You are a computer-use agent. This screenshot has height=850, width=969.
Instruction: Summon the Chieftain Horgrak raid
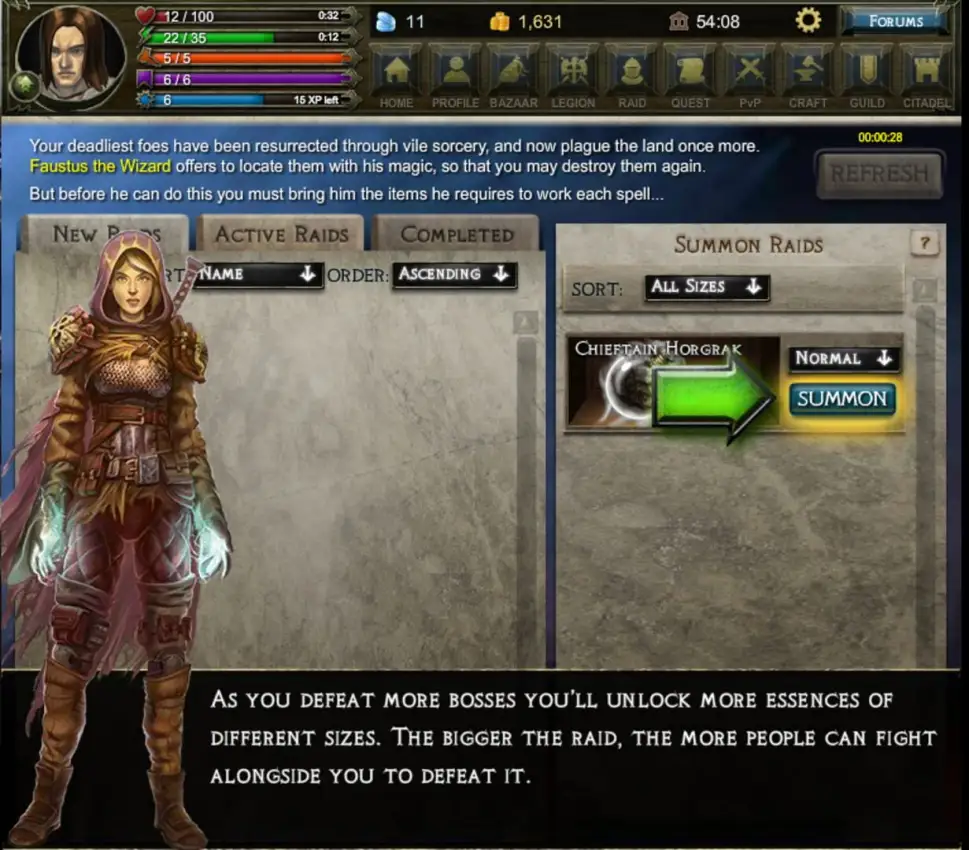[842, 399]
